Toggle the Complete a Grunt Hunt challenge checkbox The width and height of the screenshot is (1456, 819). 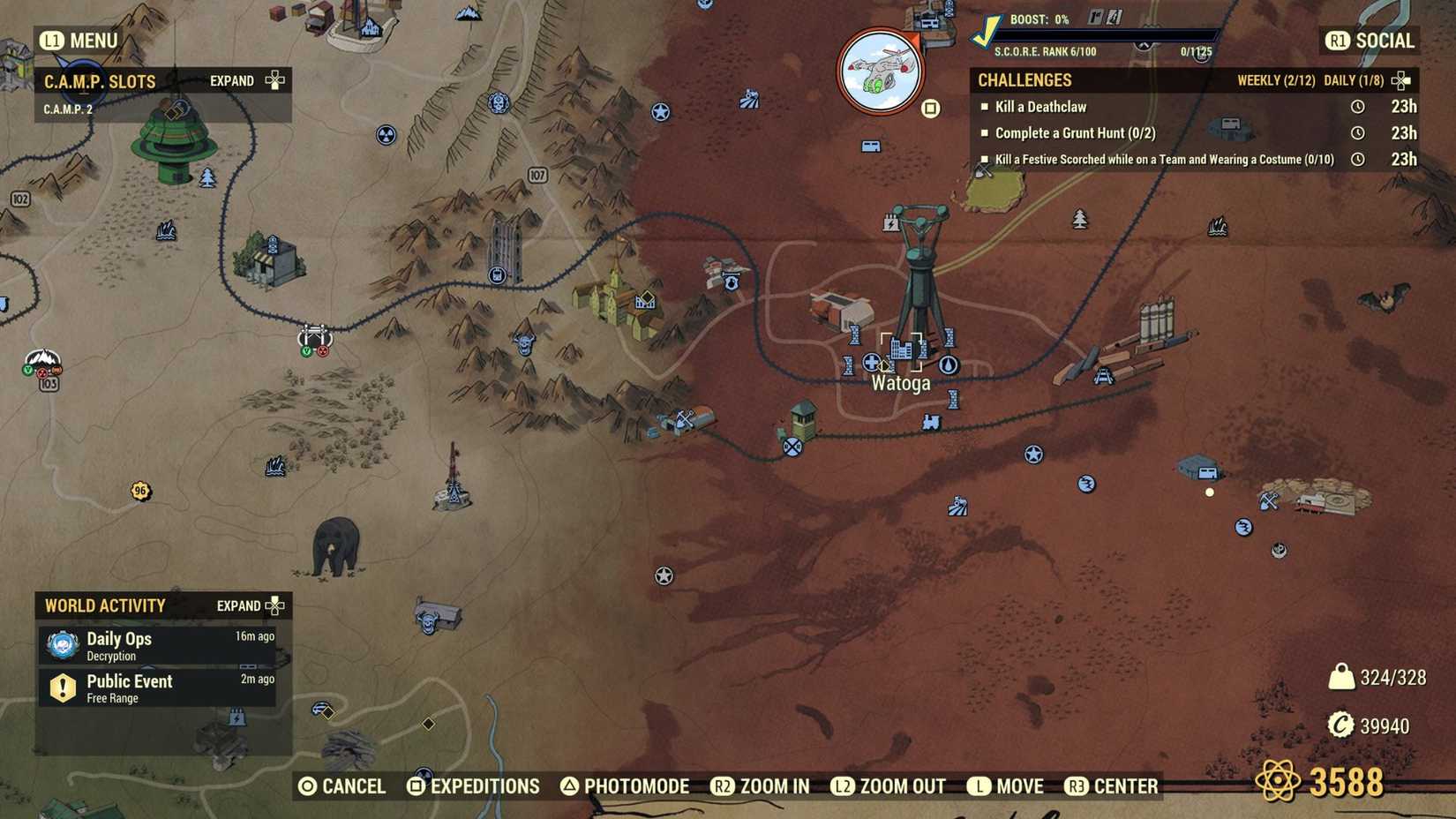coord(985,133)
